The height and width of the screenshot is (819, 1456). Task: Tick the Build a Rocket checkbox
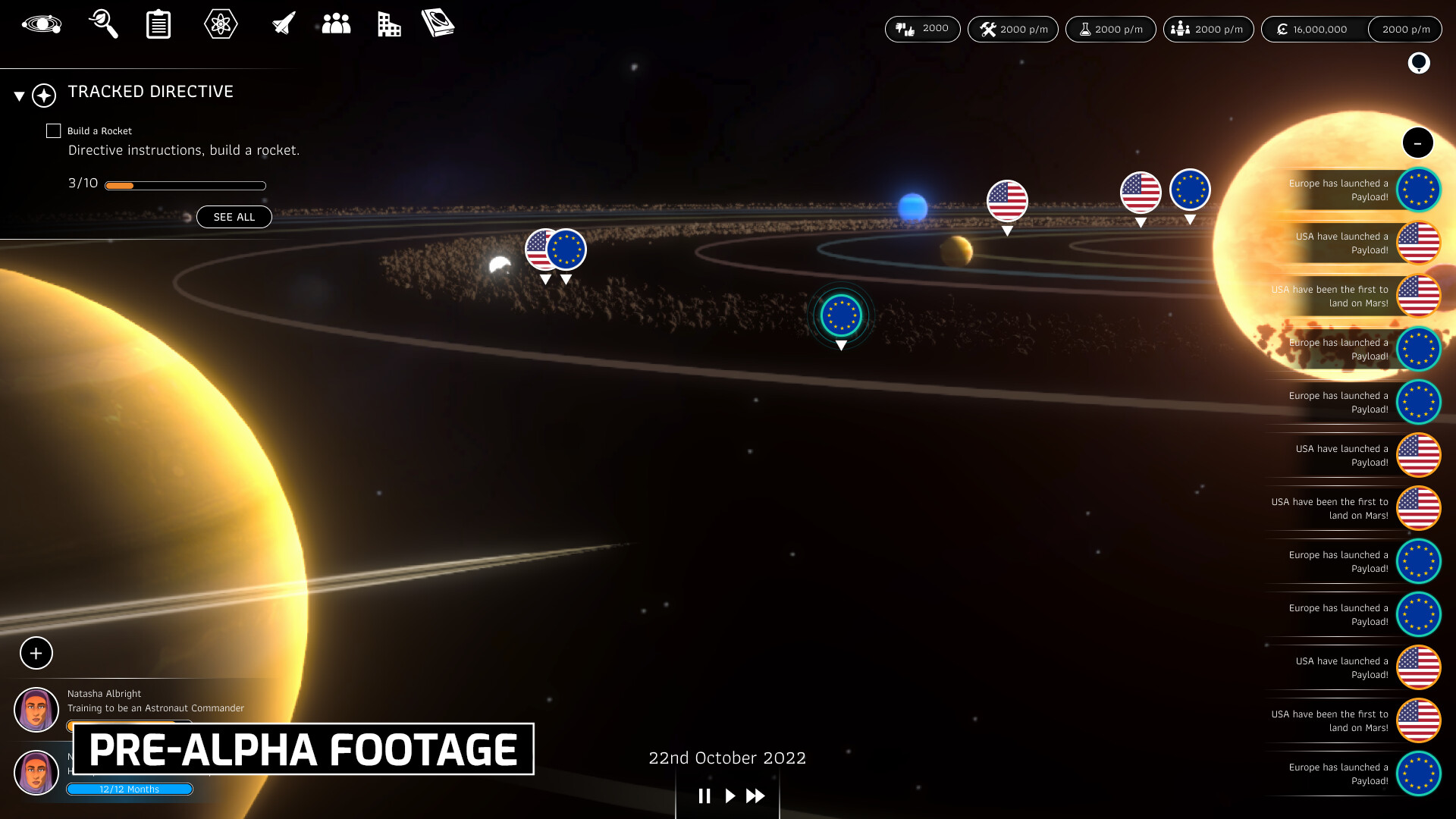(x=54, y=131)
